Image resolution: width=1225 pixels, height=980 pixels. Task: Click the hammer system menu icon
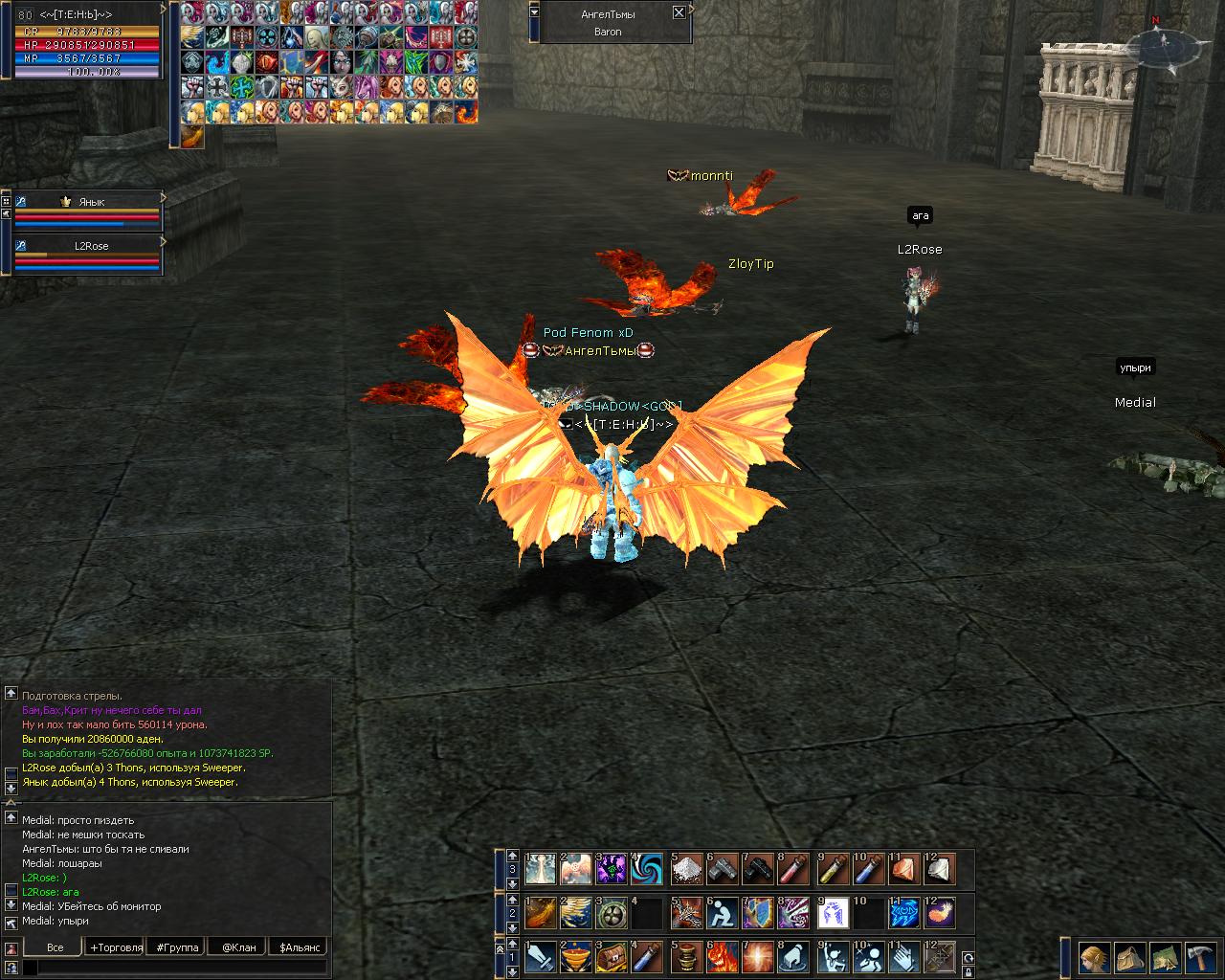coord(1199,957)
